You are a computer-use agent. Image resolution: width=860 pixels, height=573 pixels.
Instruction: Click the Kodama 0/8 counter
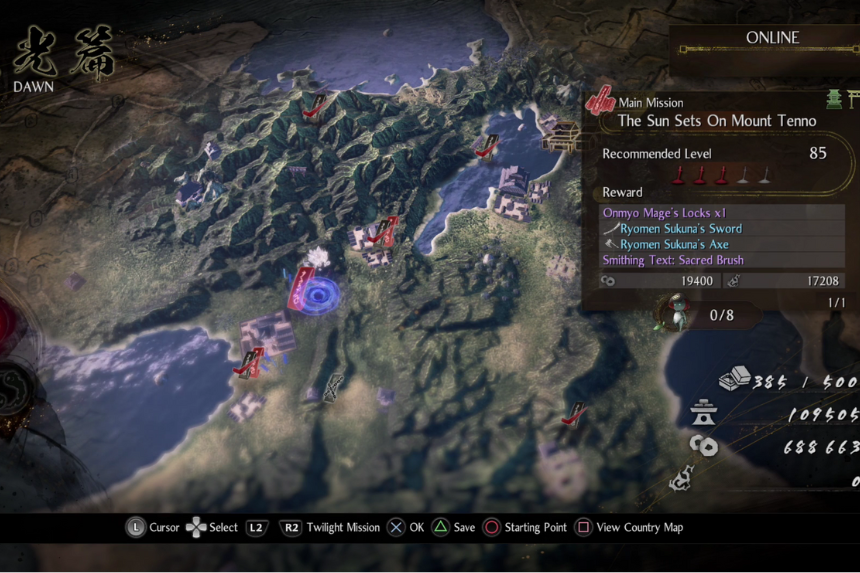pyautogui.click(x=722, y=315)
